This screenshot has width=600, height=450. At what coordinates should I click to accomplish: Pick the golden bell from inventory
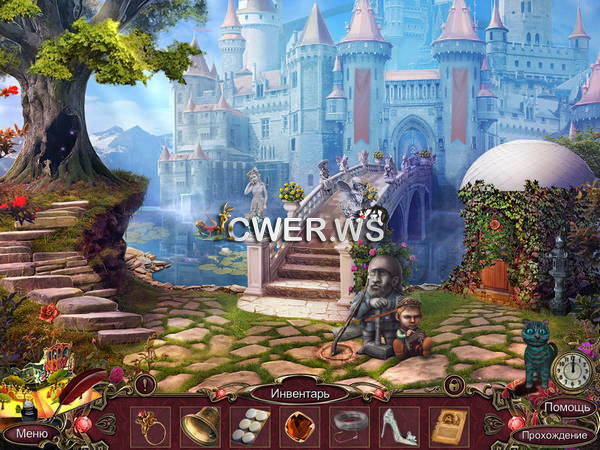point(200,425)
